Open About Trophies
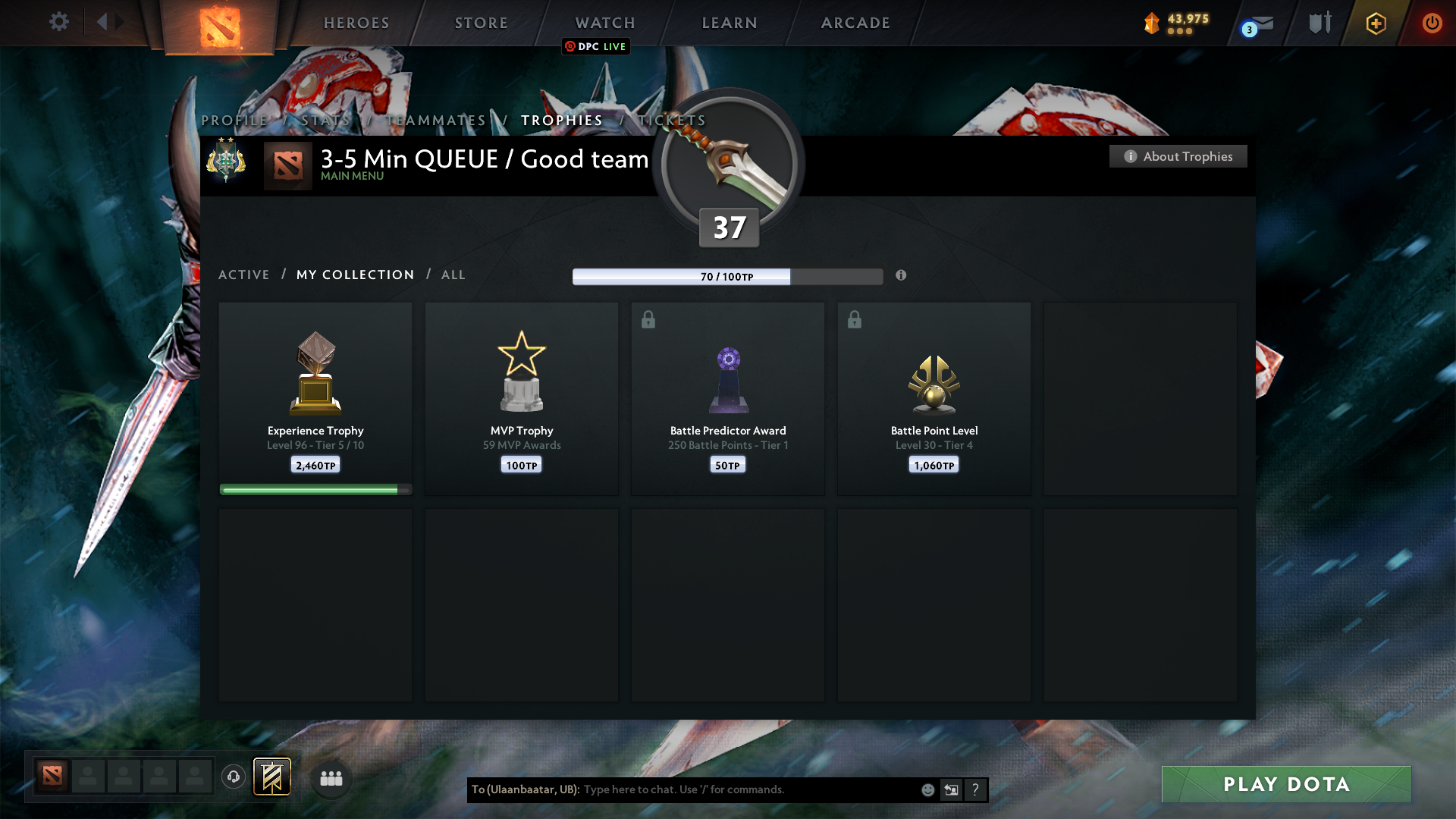1456x819 pixels. (1178, 156)
